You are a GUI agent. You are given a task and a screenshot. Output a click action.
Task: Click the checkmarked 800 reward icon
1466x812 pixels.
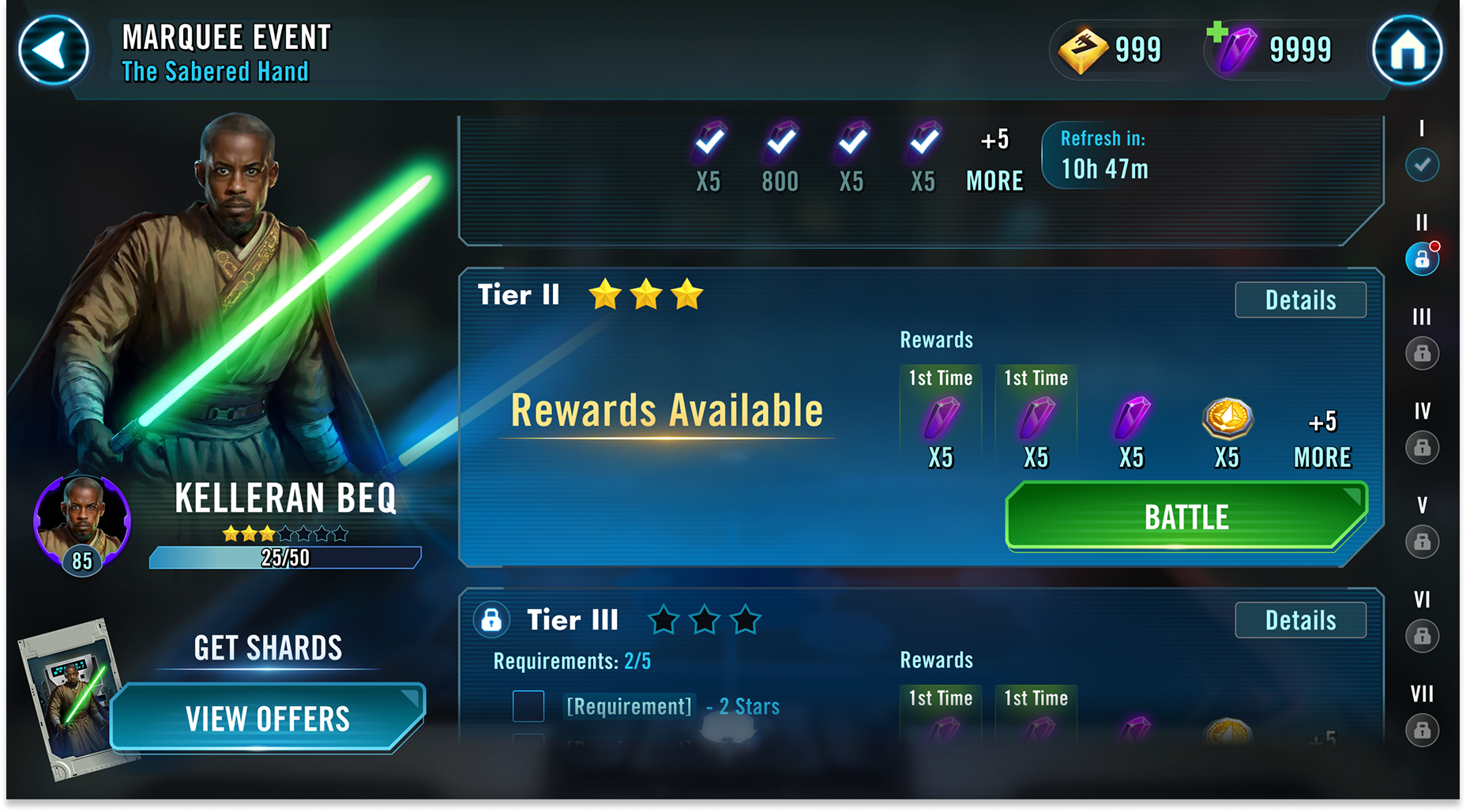779,146
